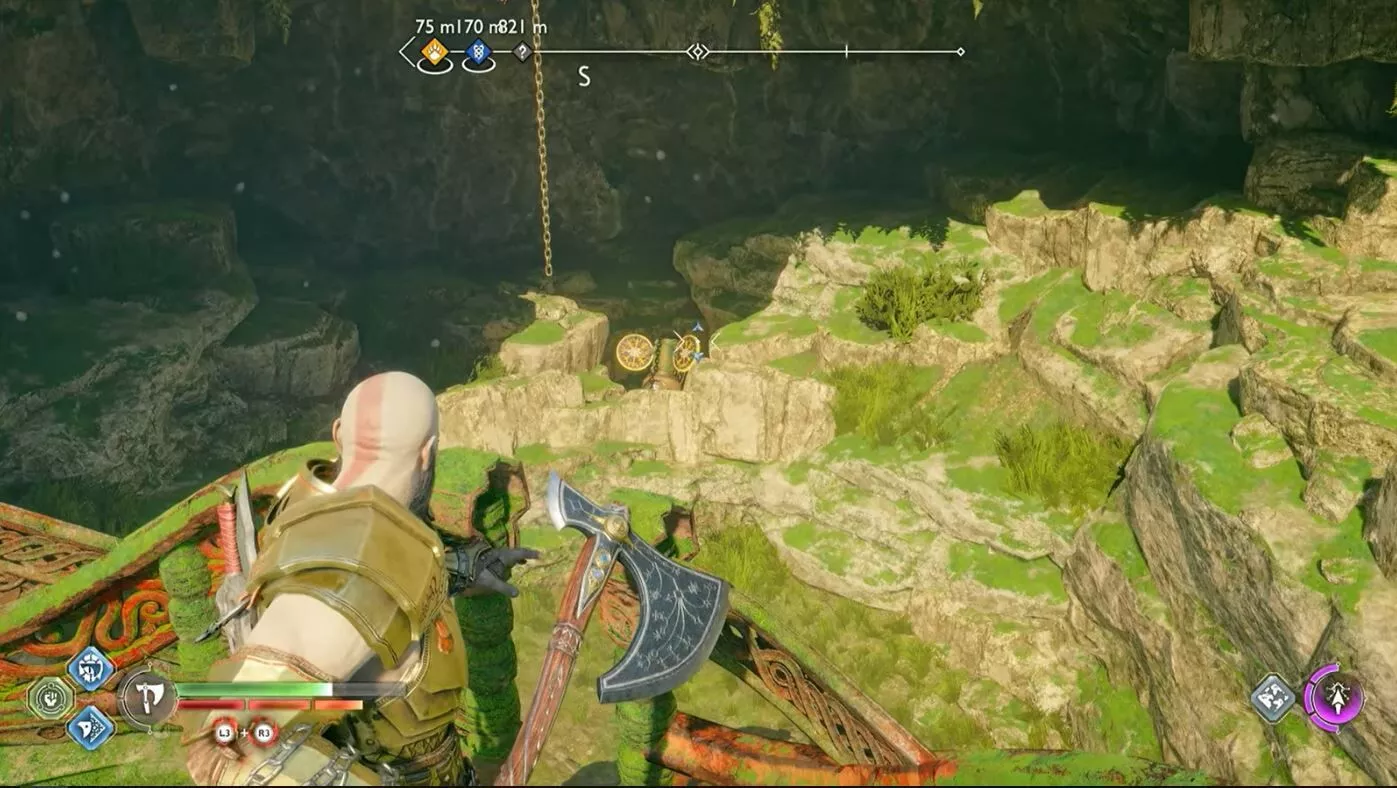The height and width of the screenshot is (788, 1397).
Task: Select the blue diamond marker on the compass
Action: (479, 51)
